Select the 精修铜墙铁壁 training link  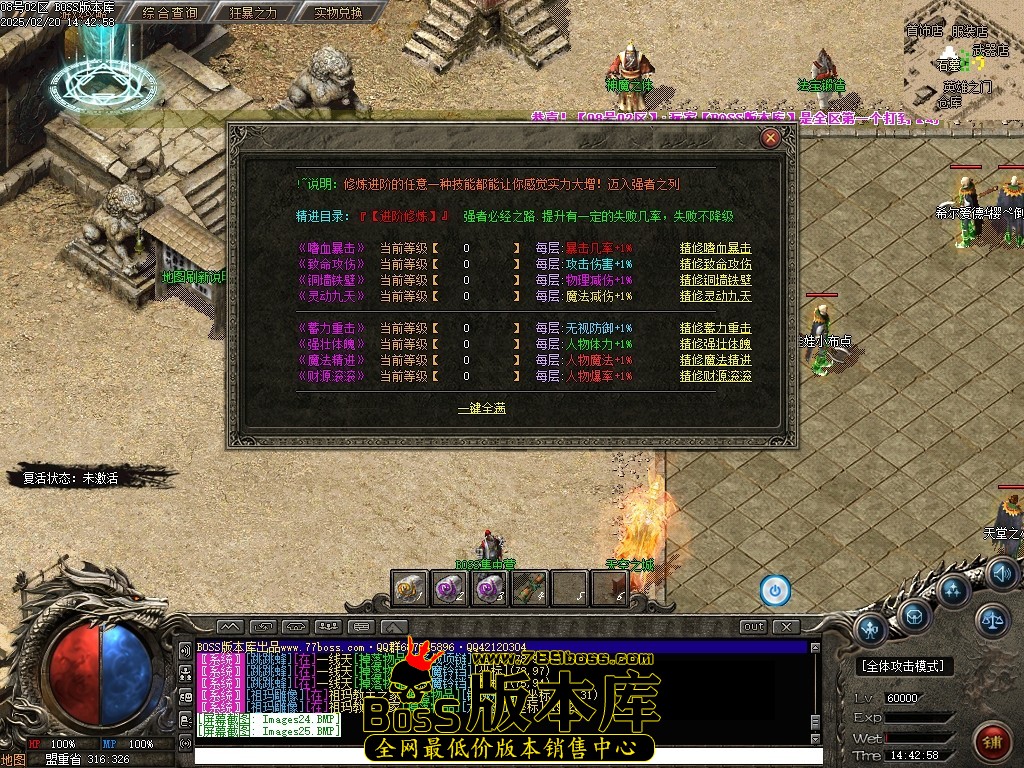[x=715, y=280]
